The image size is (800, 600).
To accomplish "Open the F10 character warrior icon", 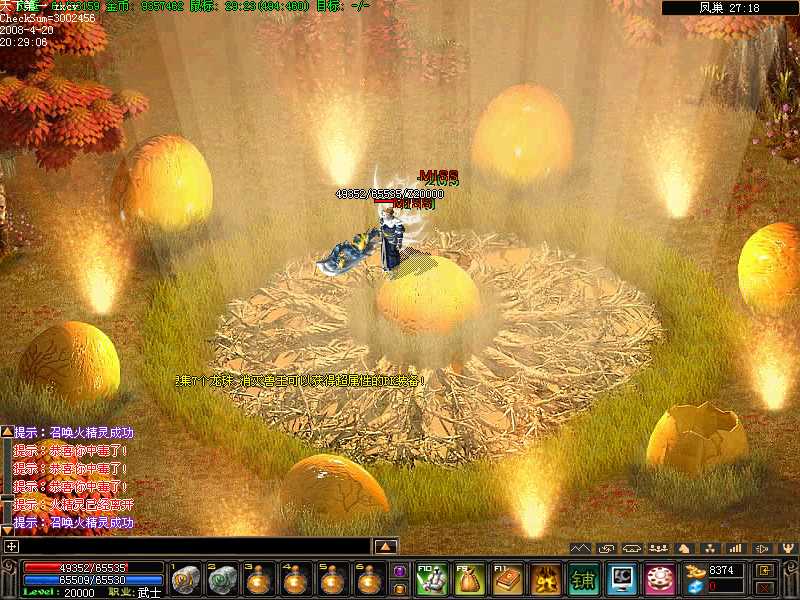I will tap(432, 579).
